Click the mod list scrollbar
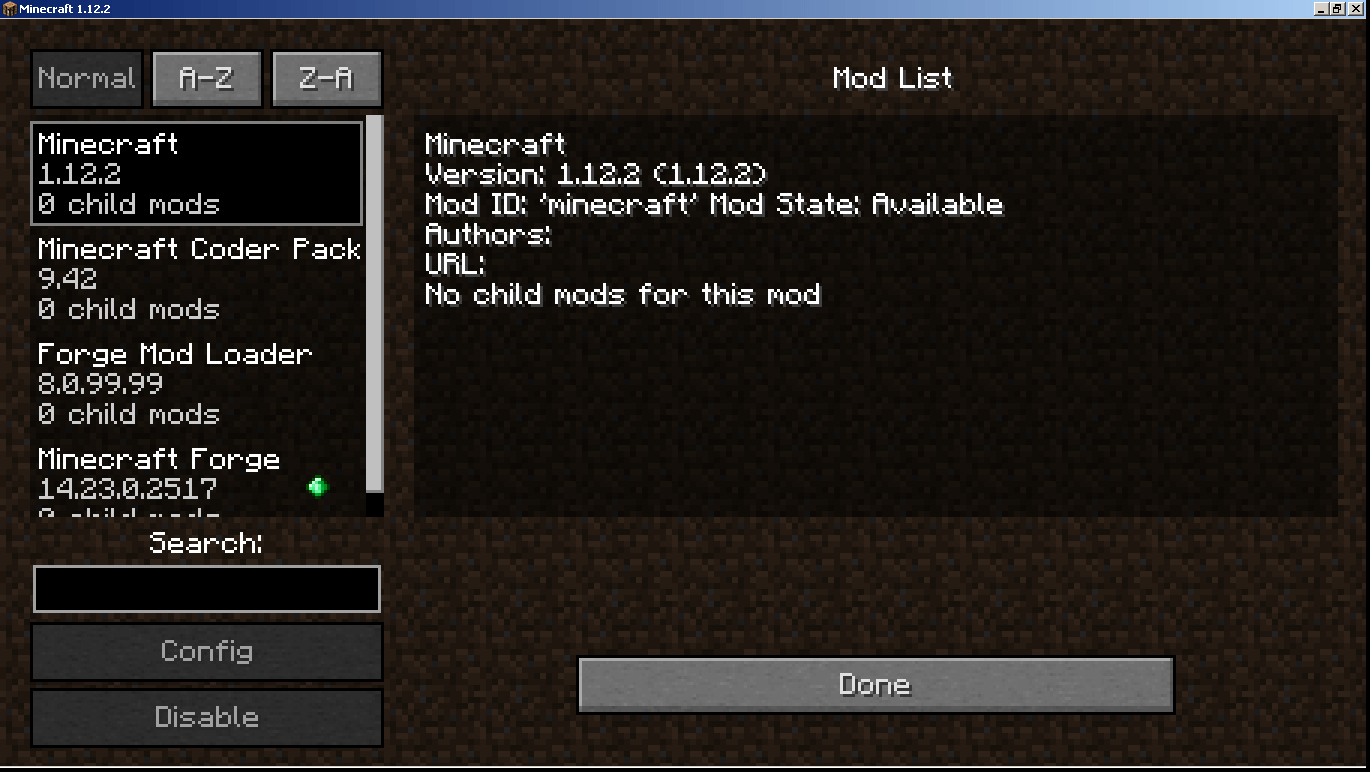 pyautogui.click(x=374, y=300)
